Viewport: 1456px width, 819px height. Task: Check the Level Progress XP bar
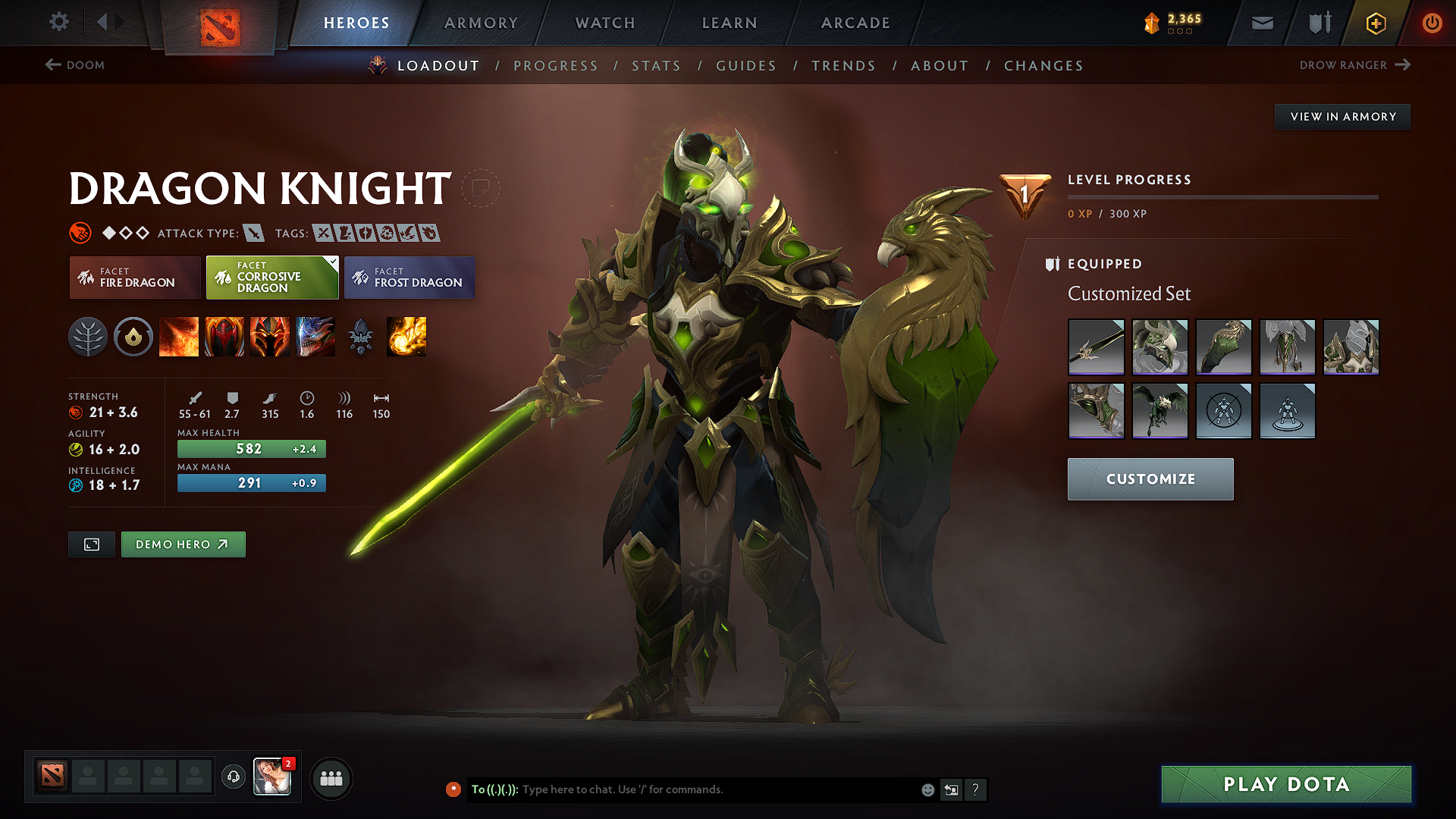pyautogui.click(x=1221, y=197)
